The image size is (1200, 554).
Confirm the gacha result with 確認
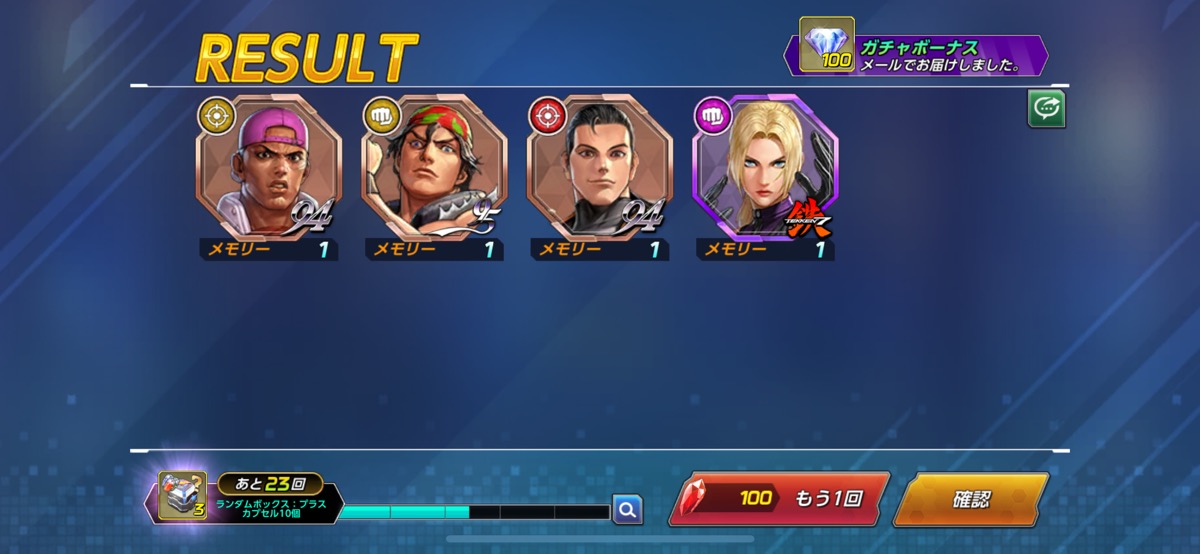pyautogui.click(x=969, y=500)
